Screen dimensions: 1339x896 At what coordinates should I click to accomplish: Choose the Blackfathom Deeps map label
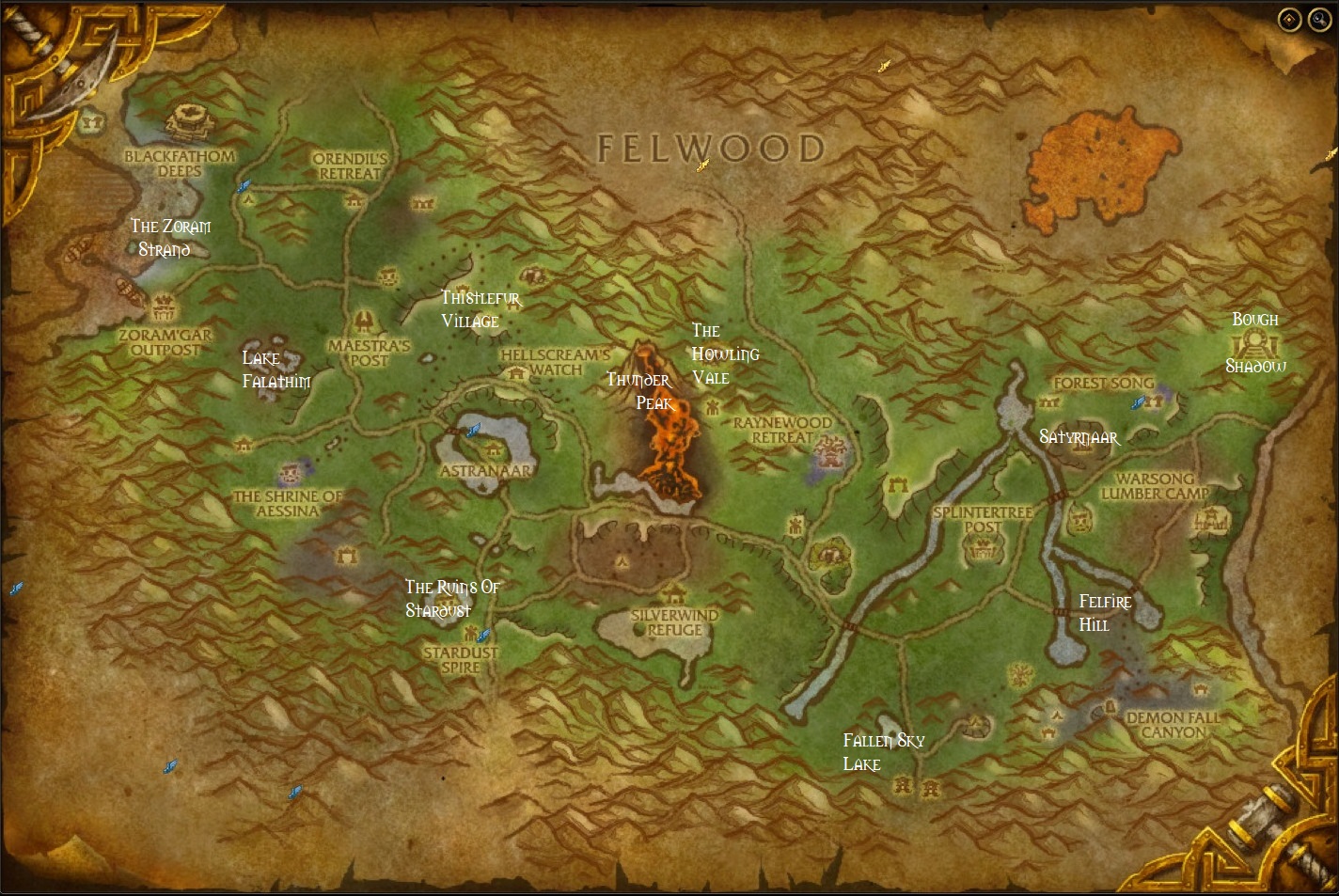click(180, 163)
